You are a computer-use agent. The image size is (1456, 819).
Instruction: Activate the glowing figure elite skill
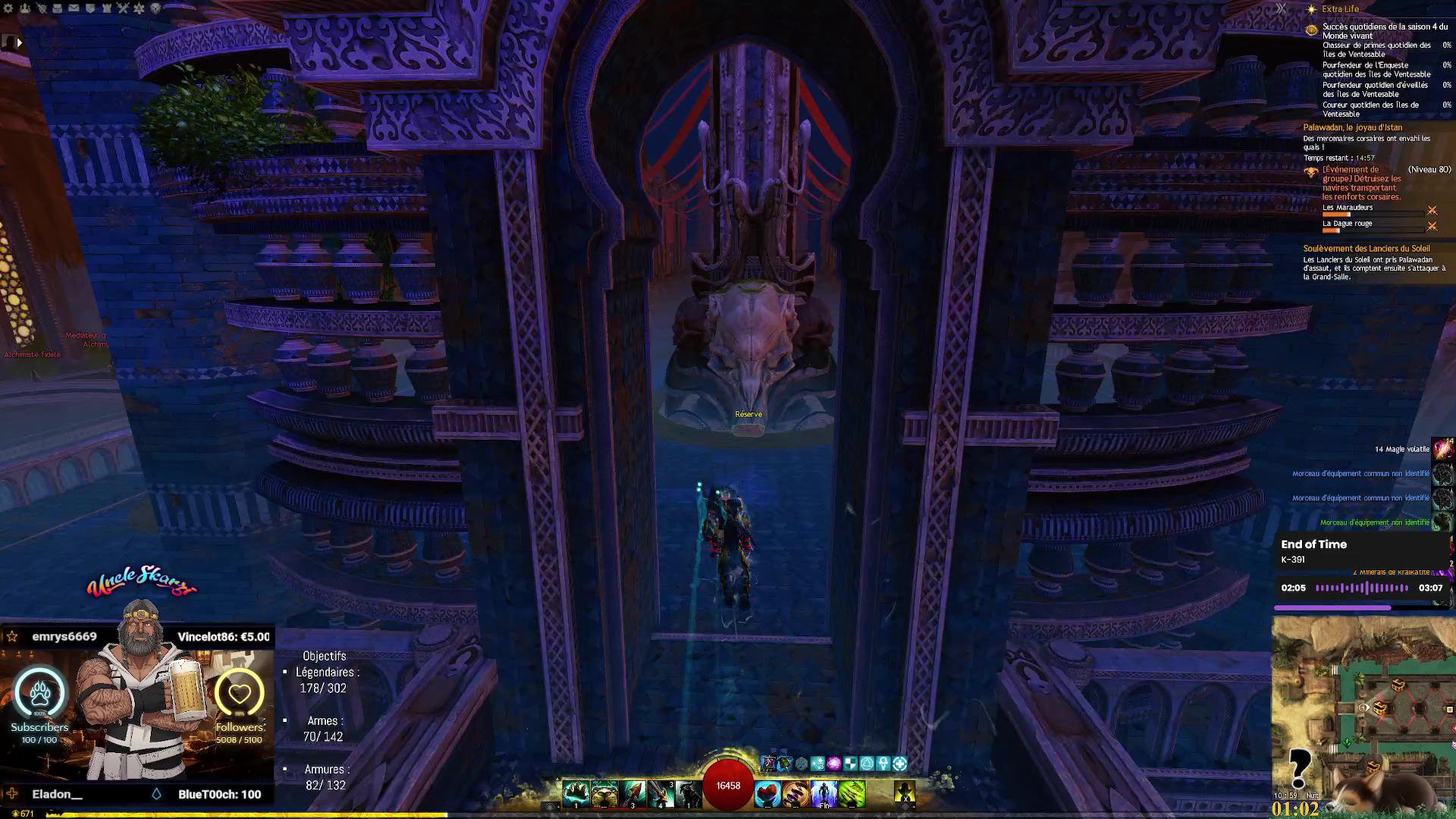824,793
